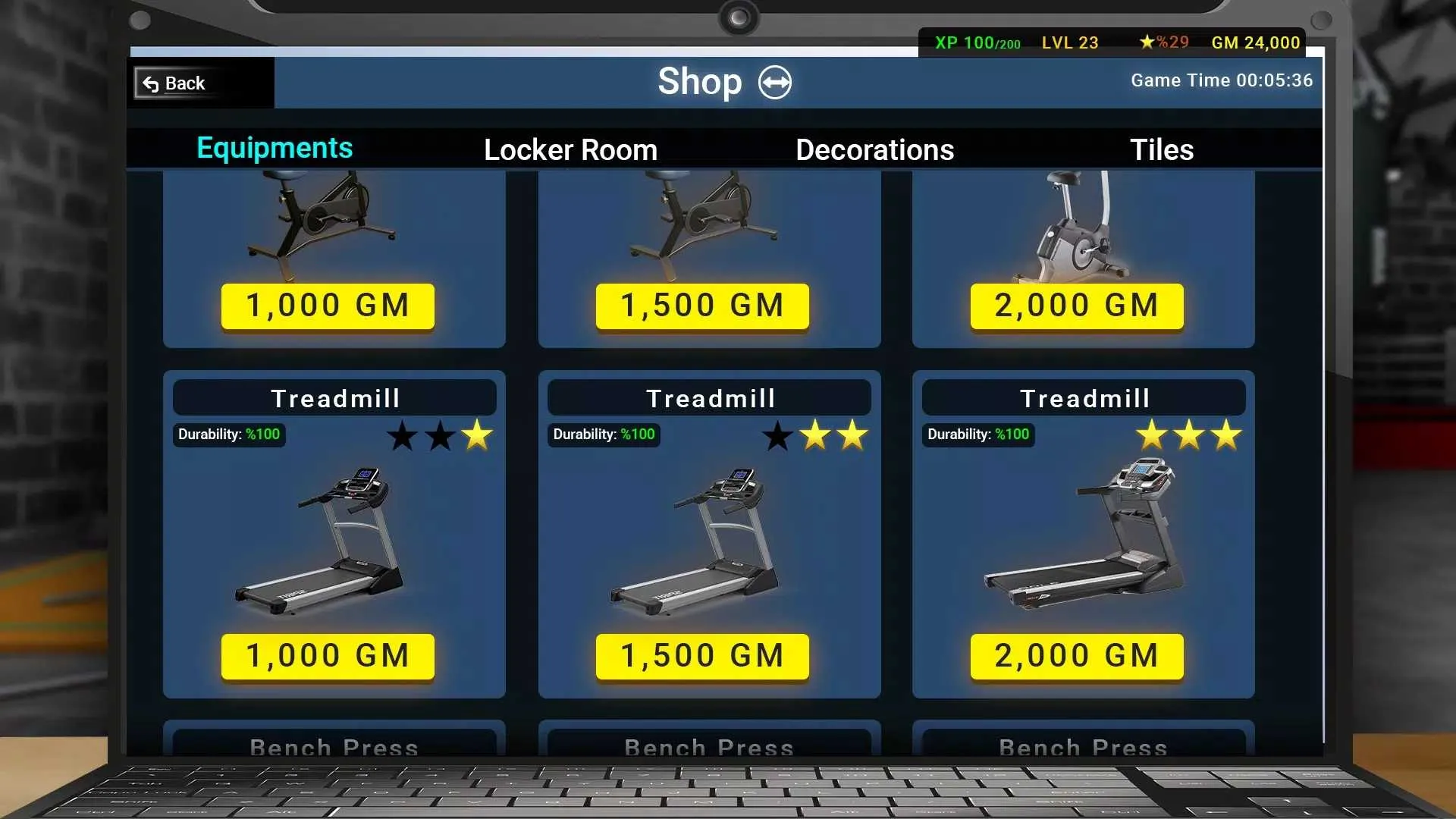Expand the middle Bench Press card
This screenshot has width=1456, height=819.
pos(709,747)
